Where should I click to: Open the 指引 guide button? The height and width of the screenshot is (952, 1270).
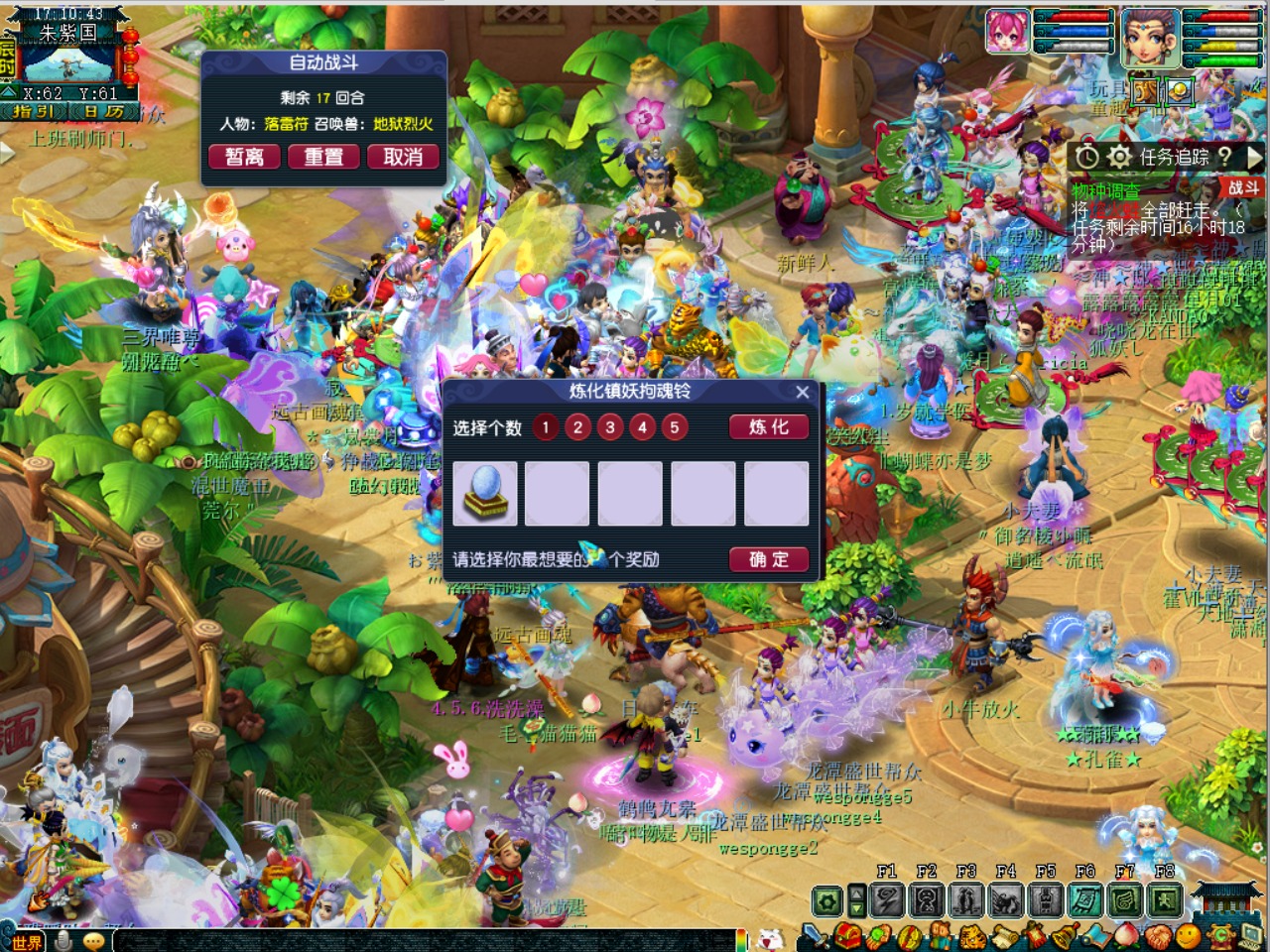click(34, 112)
